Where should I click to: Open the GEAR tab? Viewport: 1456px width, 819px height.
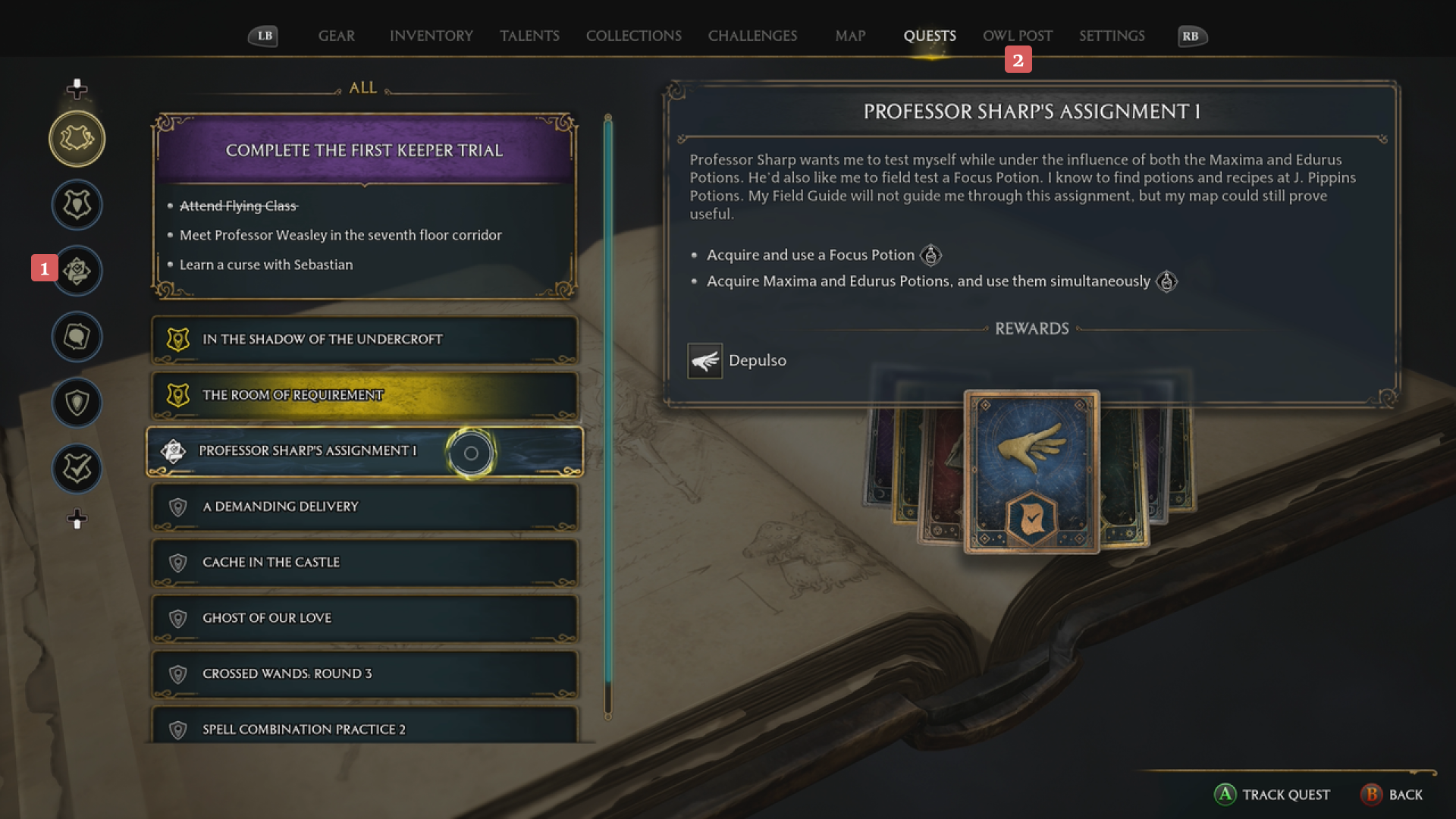pos(336,36)
